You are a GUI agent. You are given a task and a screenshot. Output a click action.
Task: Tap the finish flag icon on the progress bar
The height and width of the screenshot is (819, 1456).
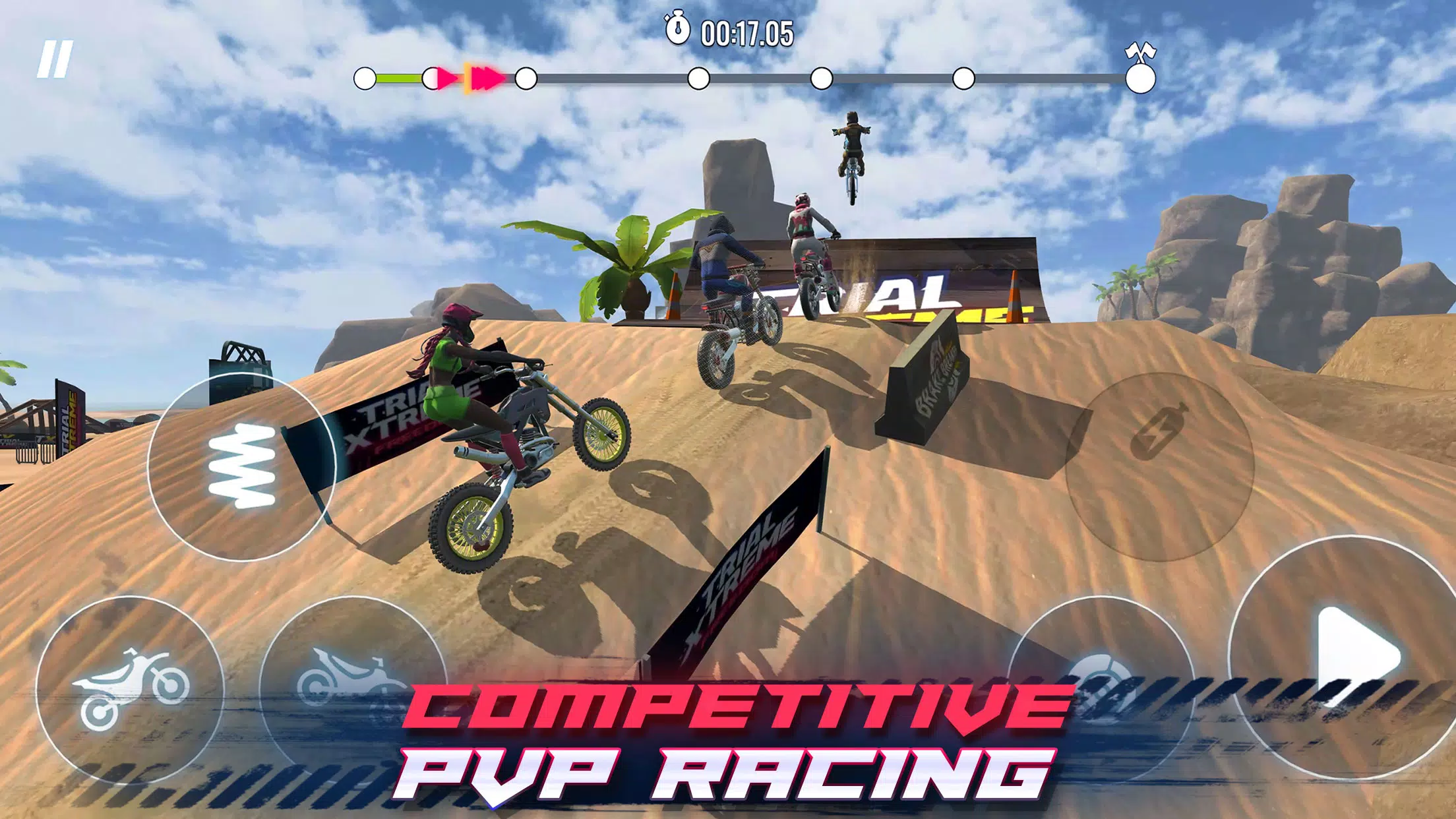(1139, 51)
